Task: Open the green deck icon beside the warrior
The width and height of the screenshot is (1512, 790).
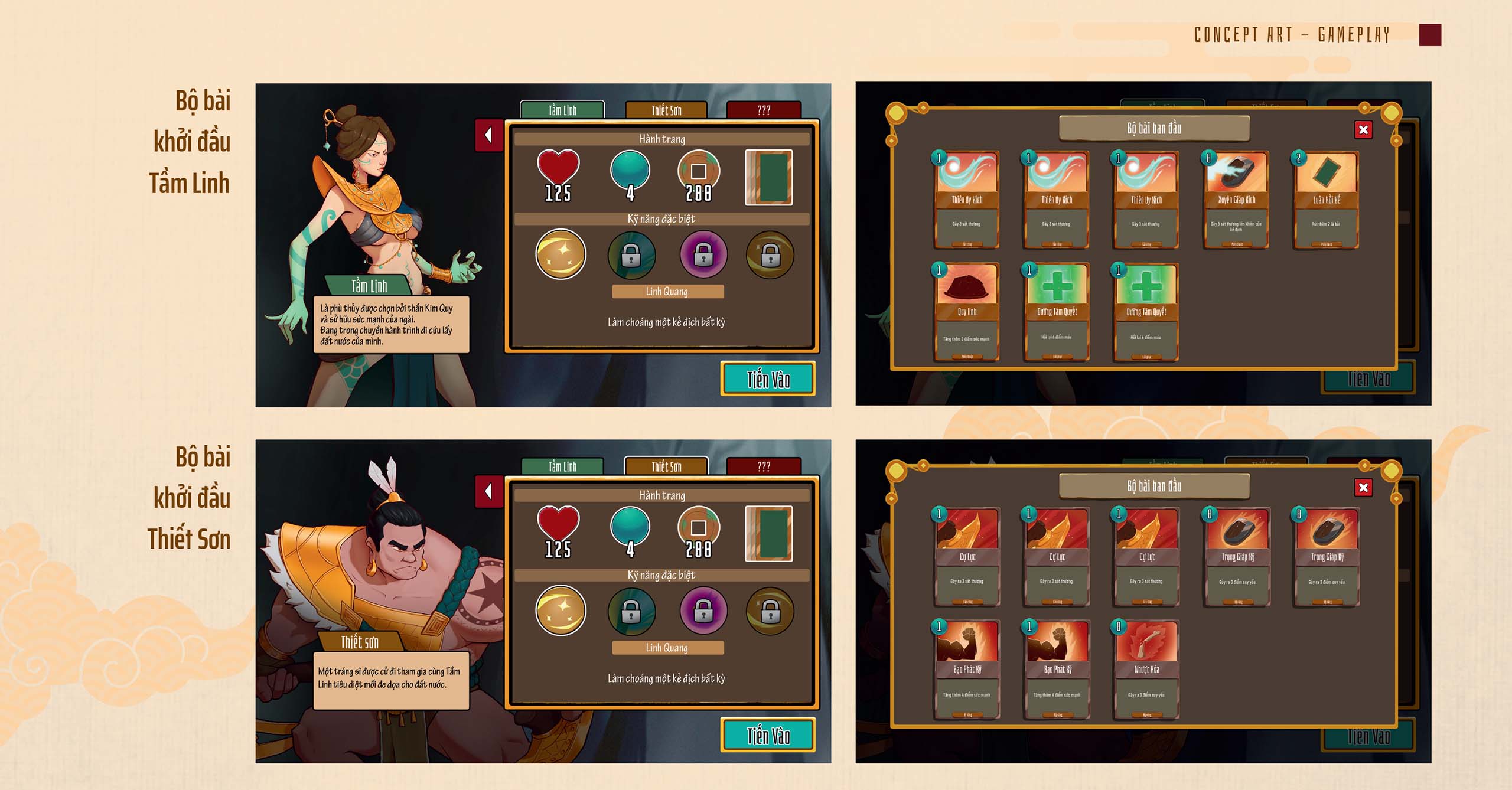Action: [768, 534]
